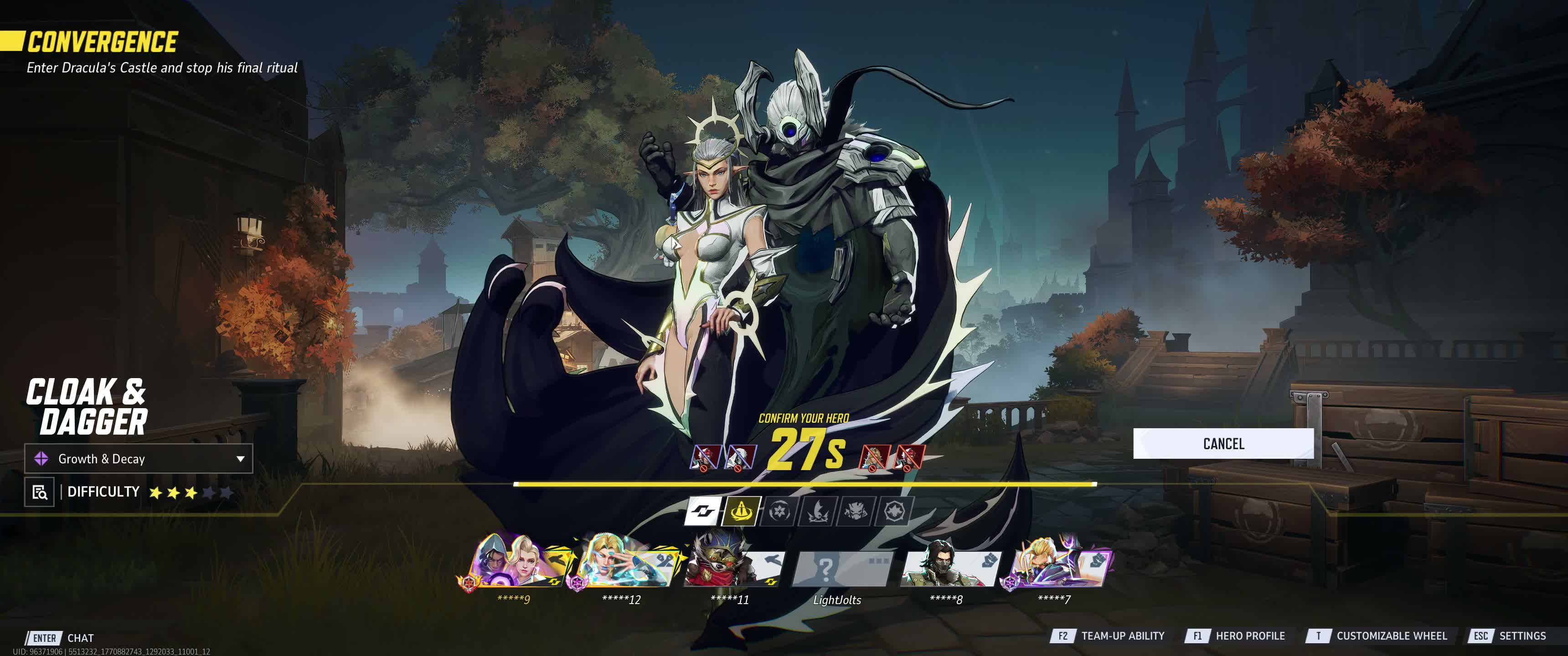Select the white swap-arrows tab

(703, 511)
